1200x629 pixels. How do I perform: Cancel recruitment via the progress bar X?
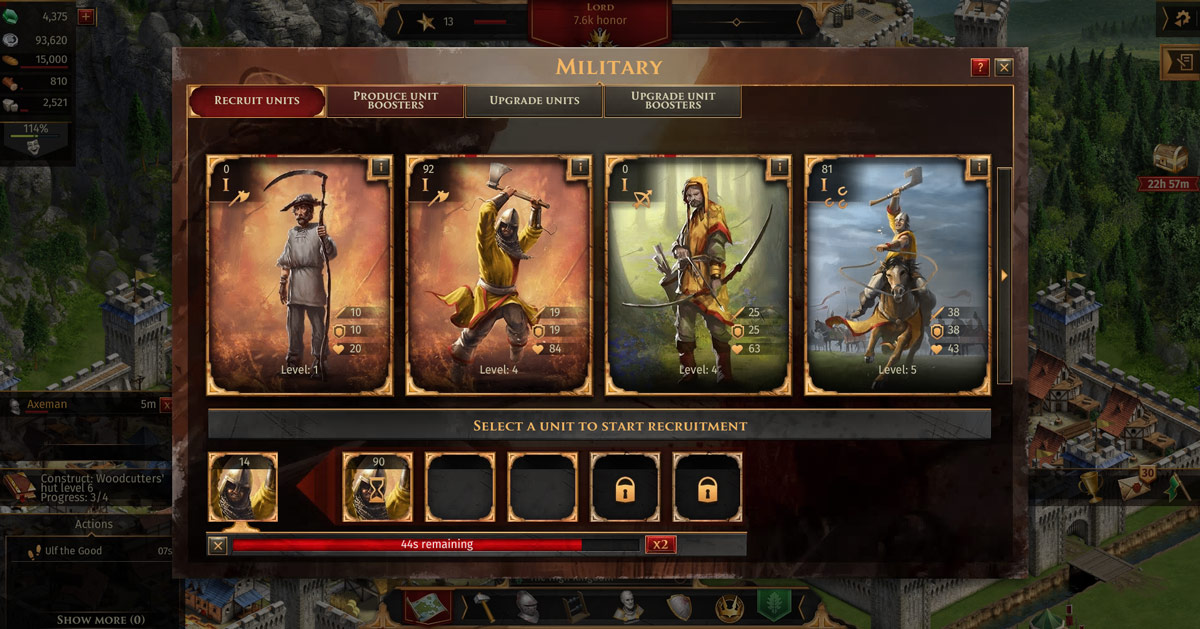218,545
